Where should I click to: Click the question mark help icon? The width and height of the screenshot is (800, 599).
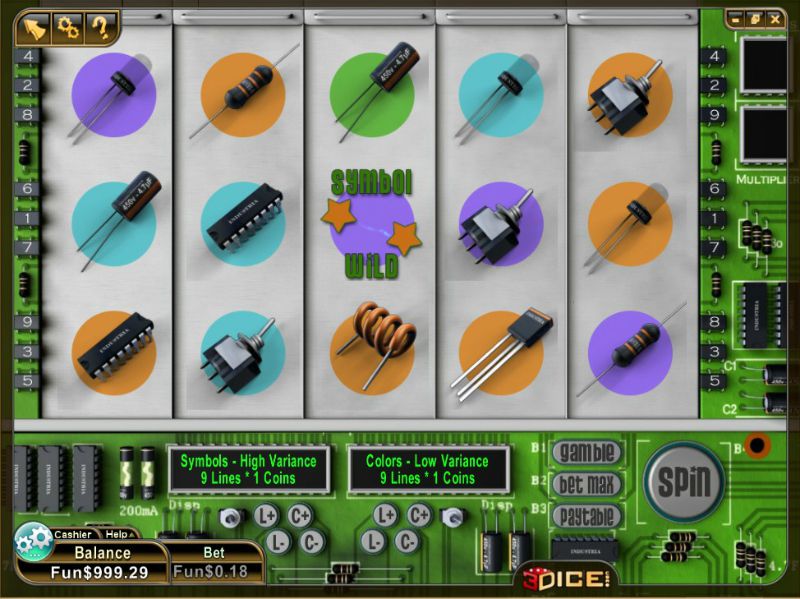[100, 27]
